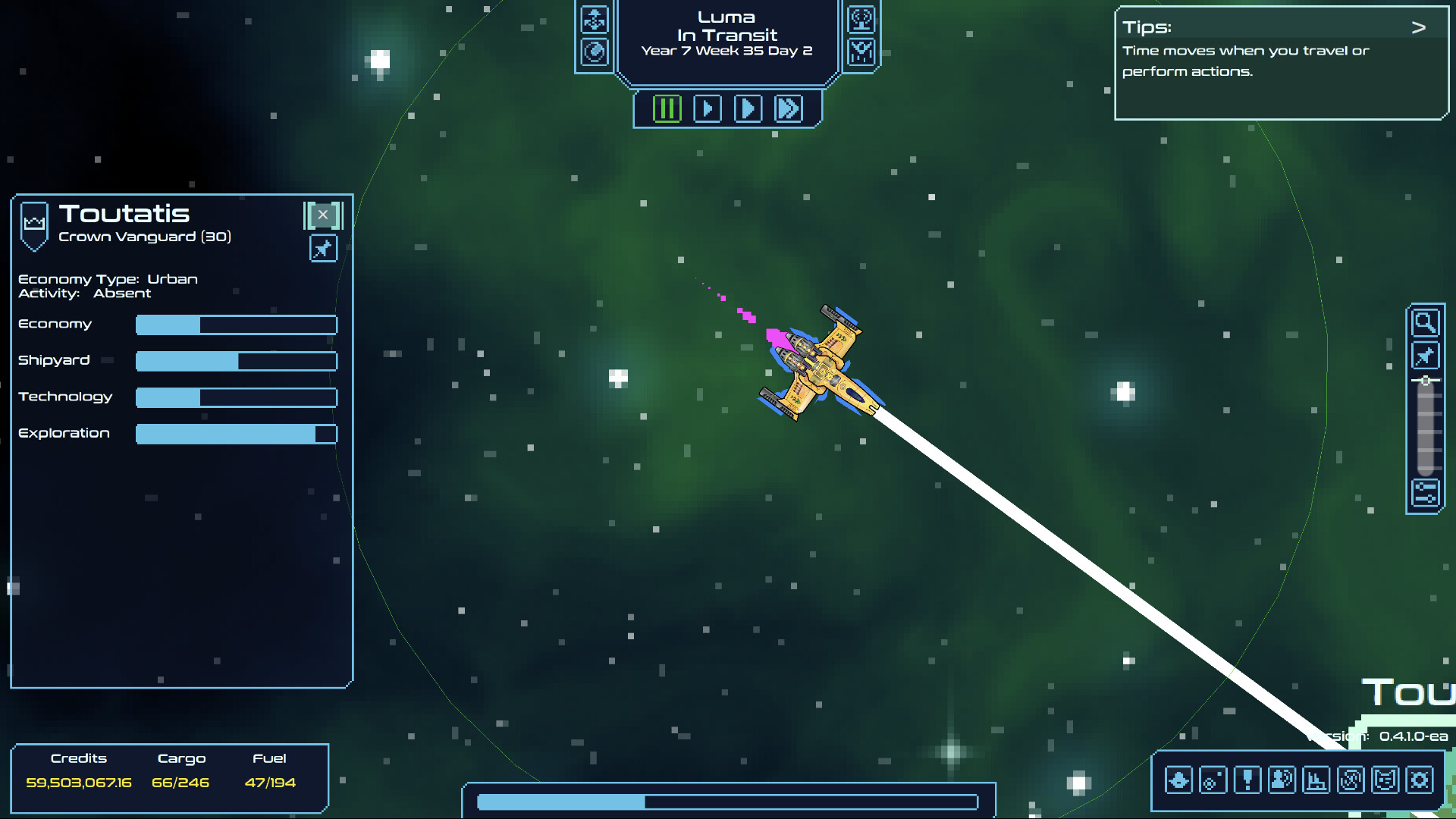
Task: Open the statistics chart icon
Action: (x=1316, y=779)
